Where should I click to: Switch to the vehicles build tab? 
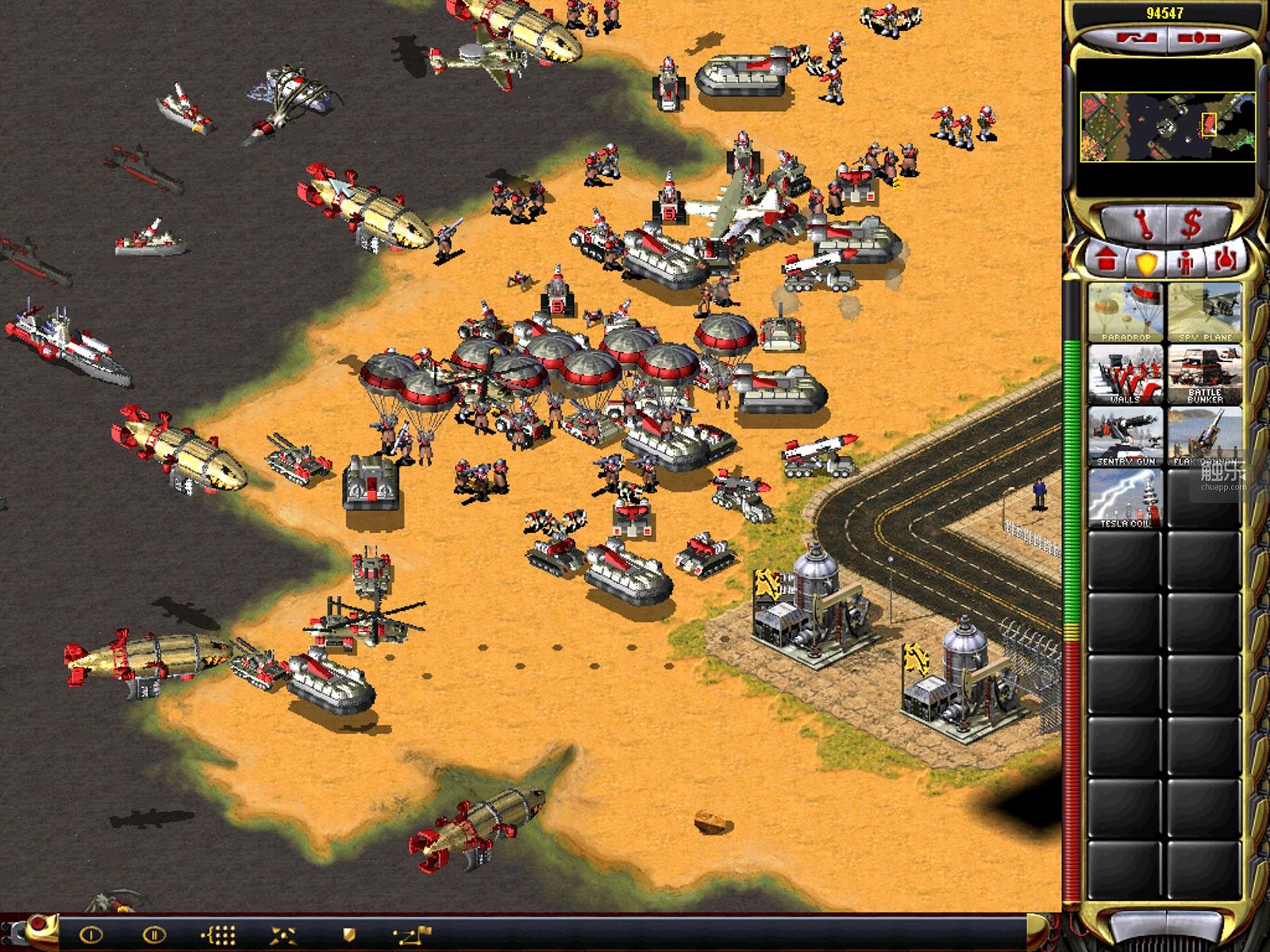1223,261
